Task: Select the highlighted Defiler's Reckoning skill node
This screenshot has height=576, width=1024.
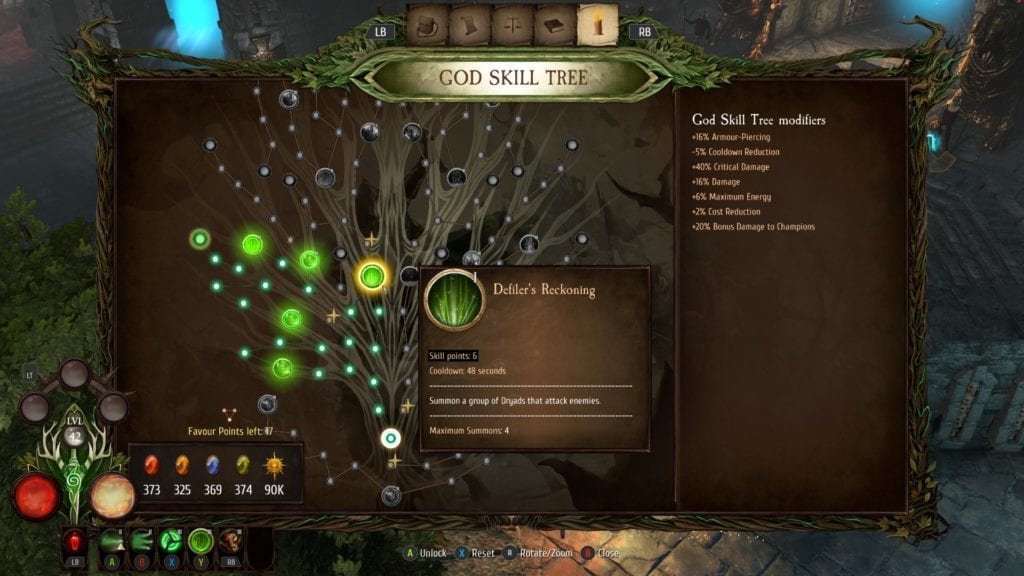Action: click(373, 276)
